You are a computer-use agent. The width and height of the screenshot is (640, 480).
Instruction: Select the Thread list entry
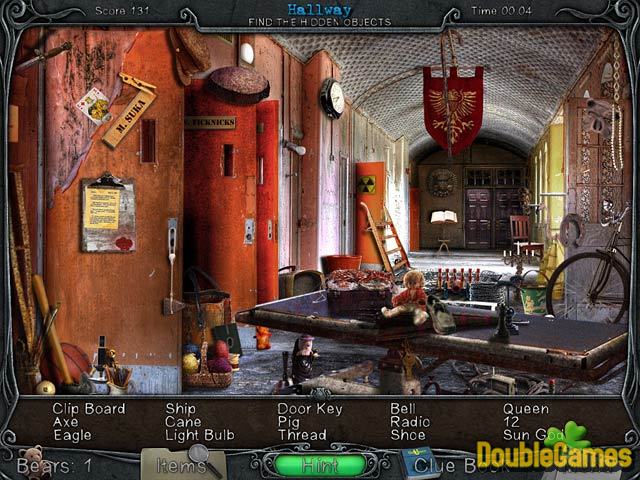coord(302,435)
